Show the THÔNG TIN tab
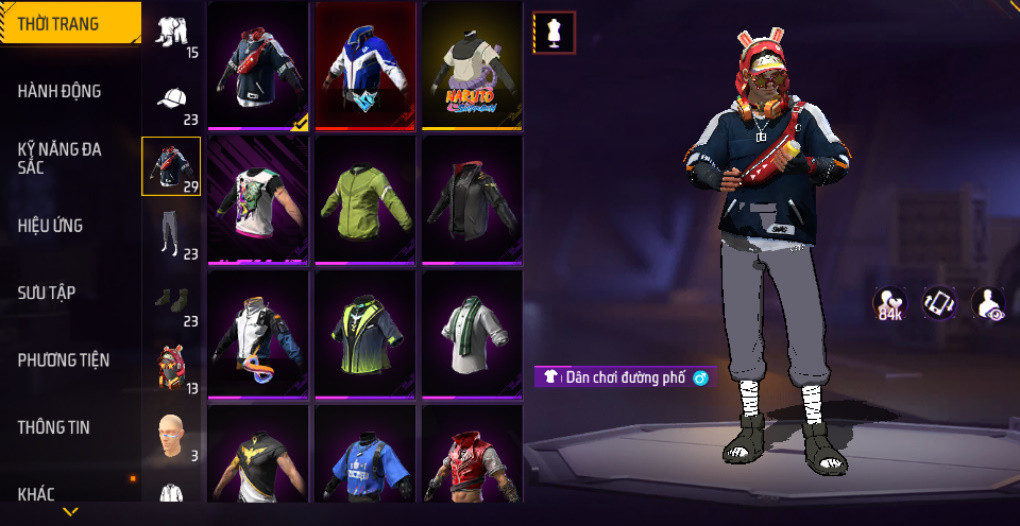The image size is (1020, 526). (54, 427)
